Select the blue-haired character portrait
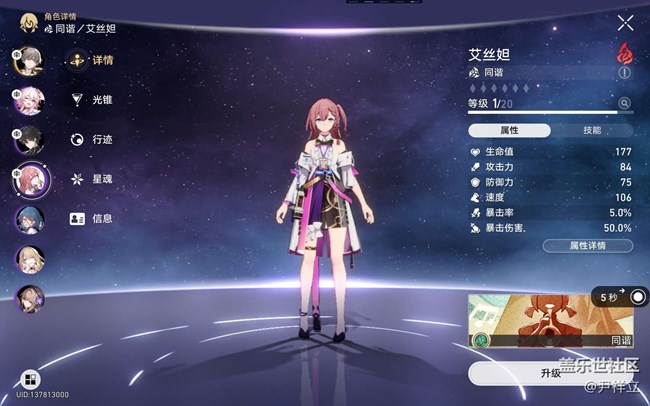This screenshot has height=406, width=650. tap(28, 219)
